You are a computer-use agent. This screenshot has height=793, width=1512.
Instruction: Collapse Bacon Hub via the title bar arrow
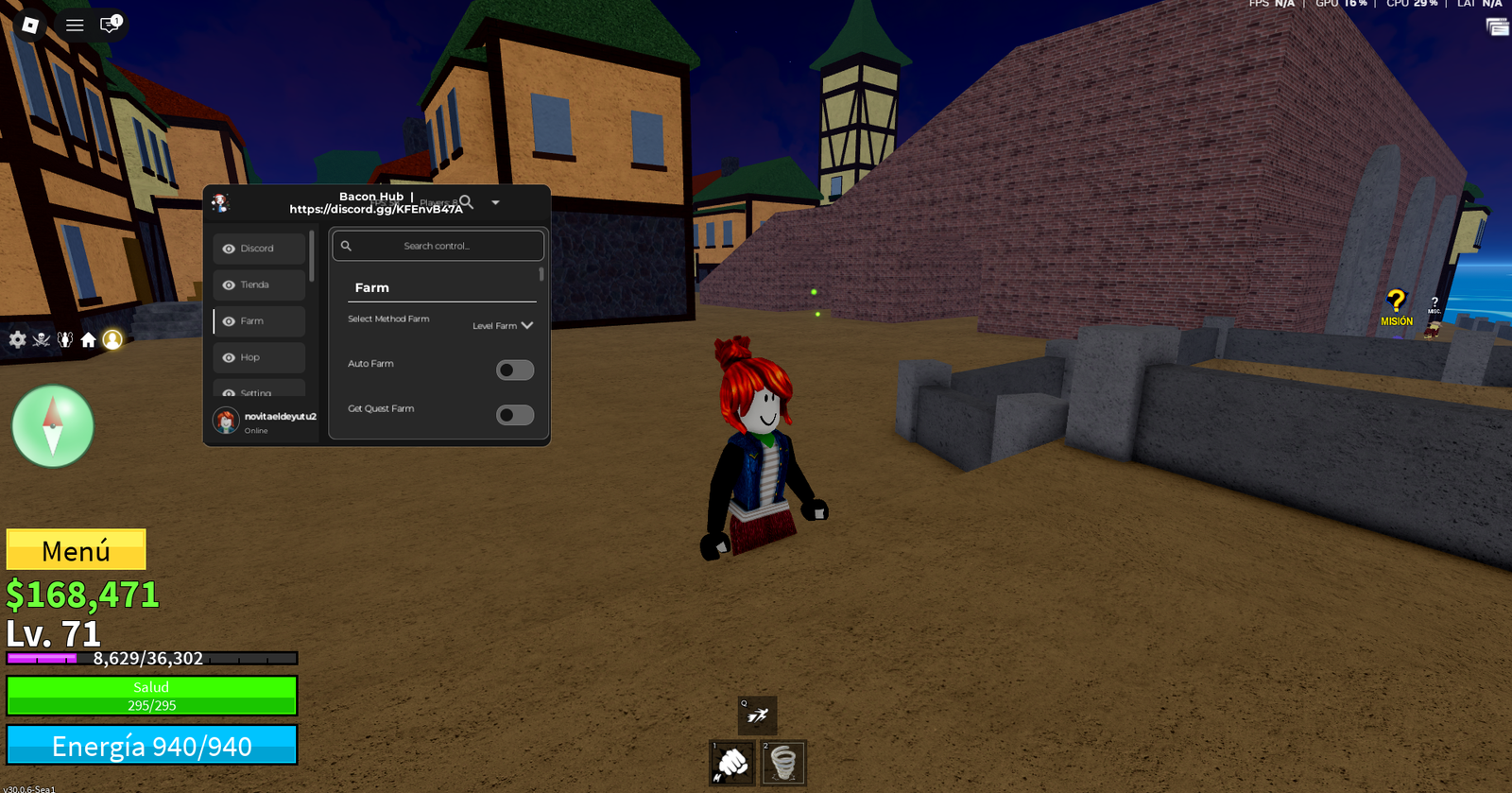click(x=495, y=202)
